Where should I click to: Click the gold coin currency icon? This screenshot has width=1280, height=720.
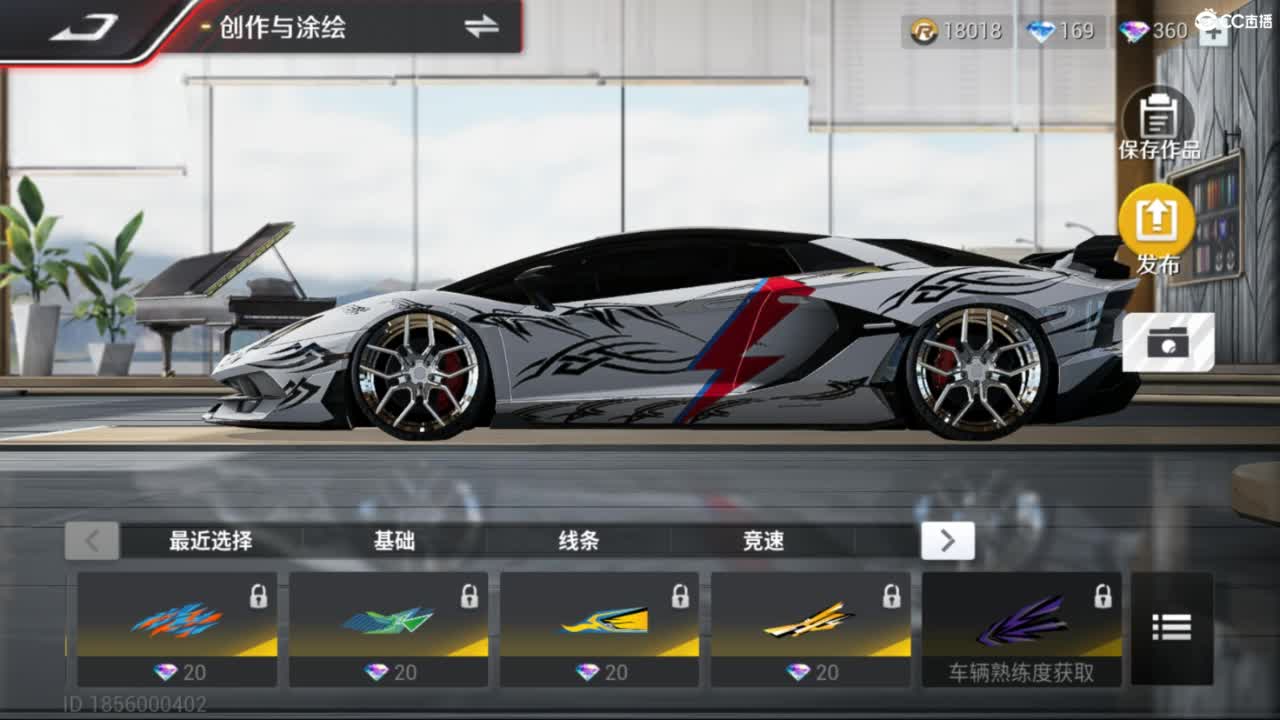(x=925, y=31)
